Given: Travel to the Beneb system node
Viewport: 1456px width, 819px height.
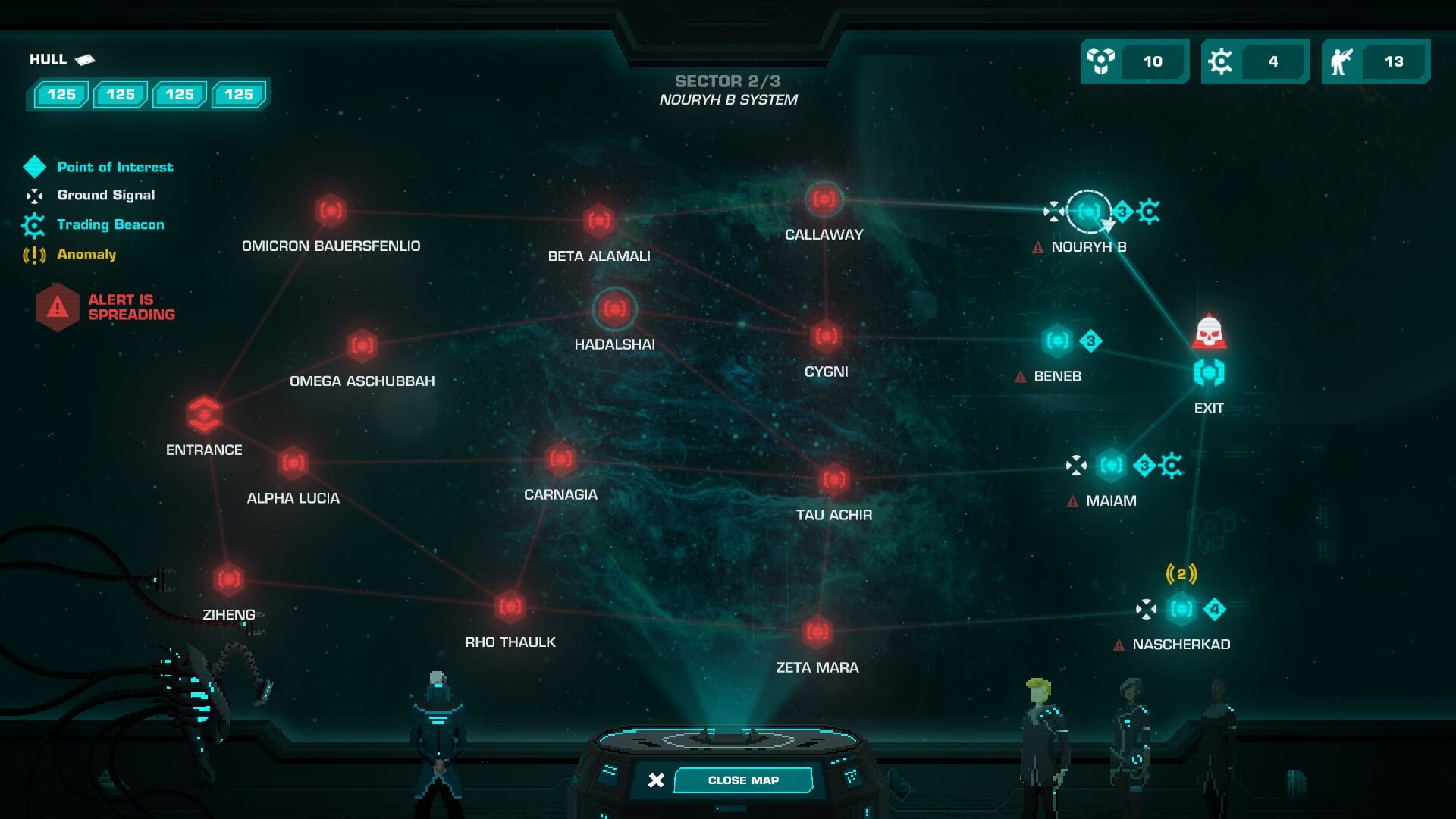Looking at the screenshot, I should coord(1057,340).
